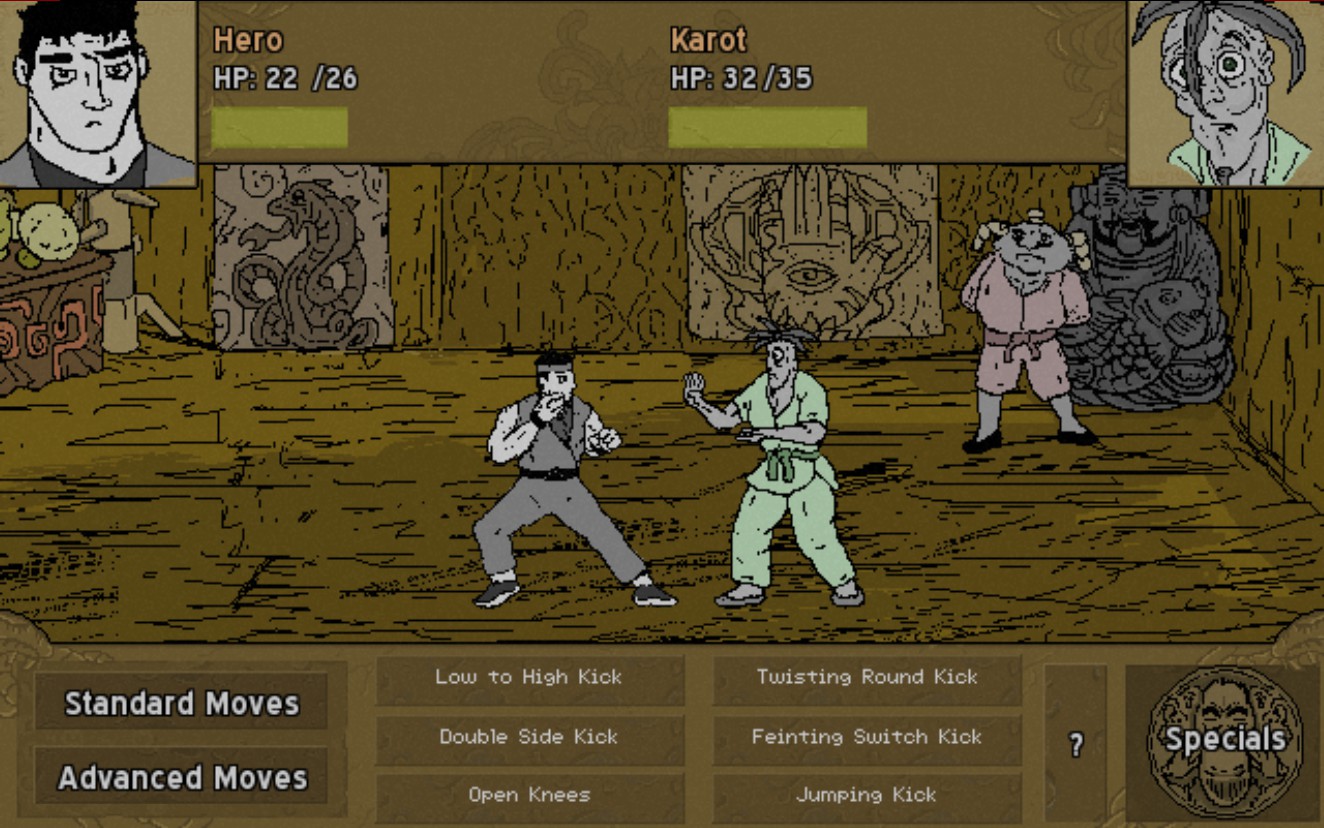Select the Feinting Switch Kick move
The width and height of the screenshot is (1324, 828).
866,738
